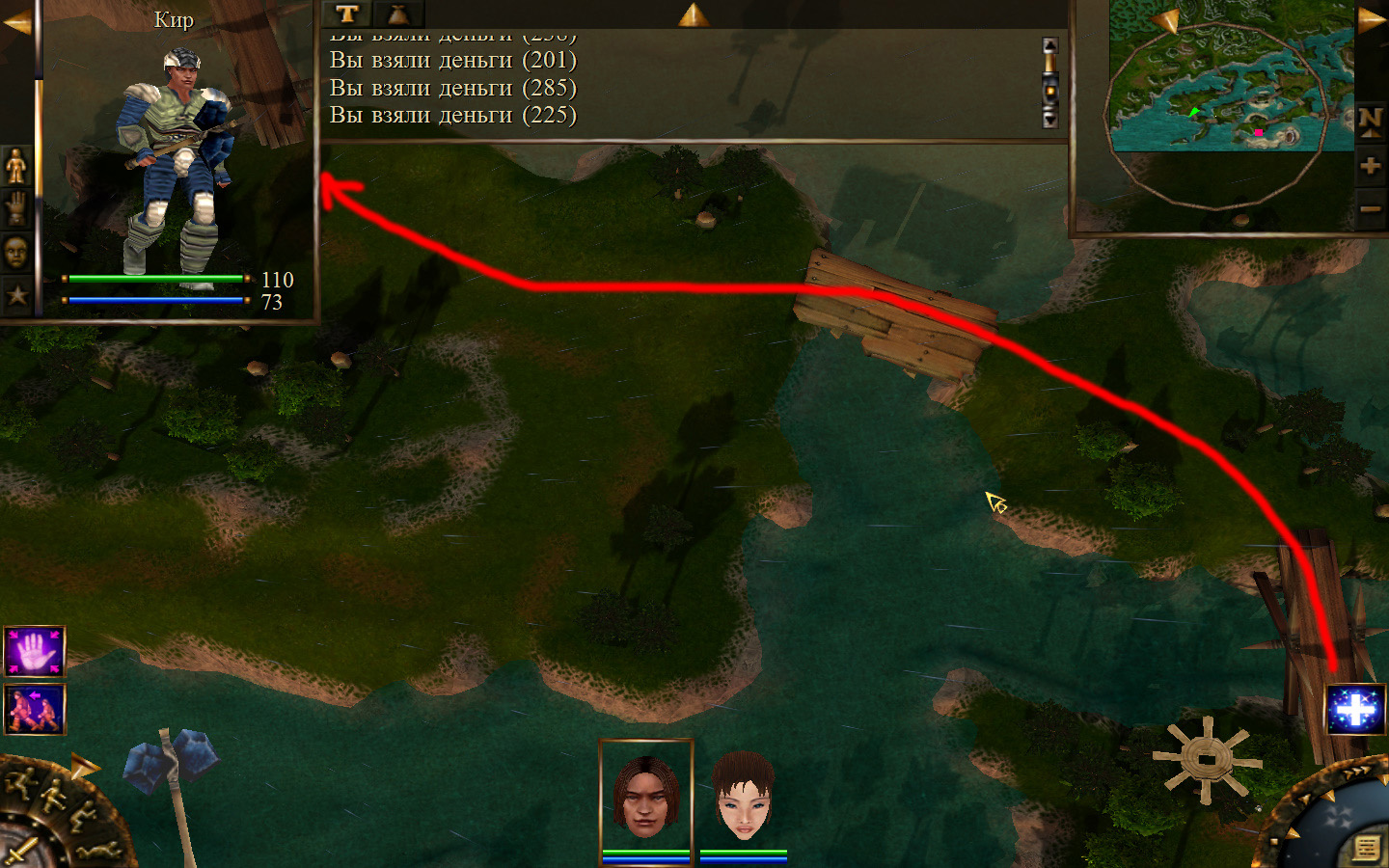Click message log scrollbar up arrow
The image size is (1389, 868).
click(1050, 45)
